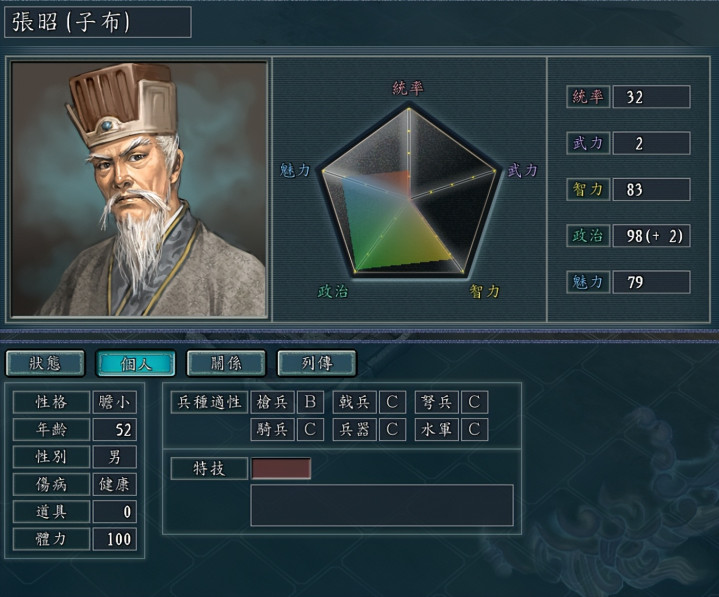This screenshot has height=597, width=719.
Task: Switch to the 狀態 tab
Action: click(45, 363)
